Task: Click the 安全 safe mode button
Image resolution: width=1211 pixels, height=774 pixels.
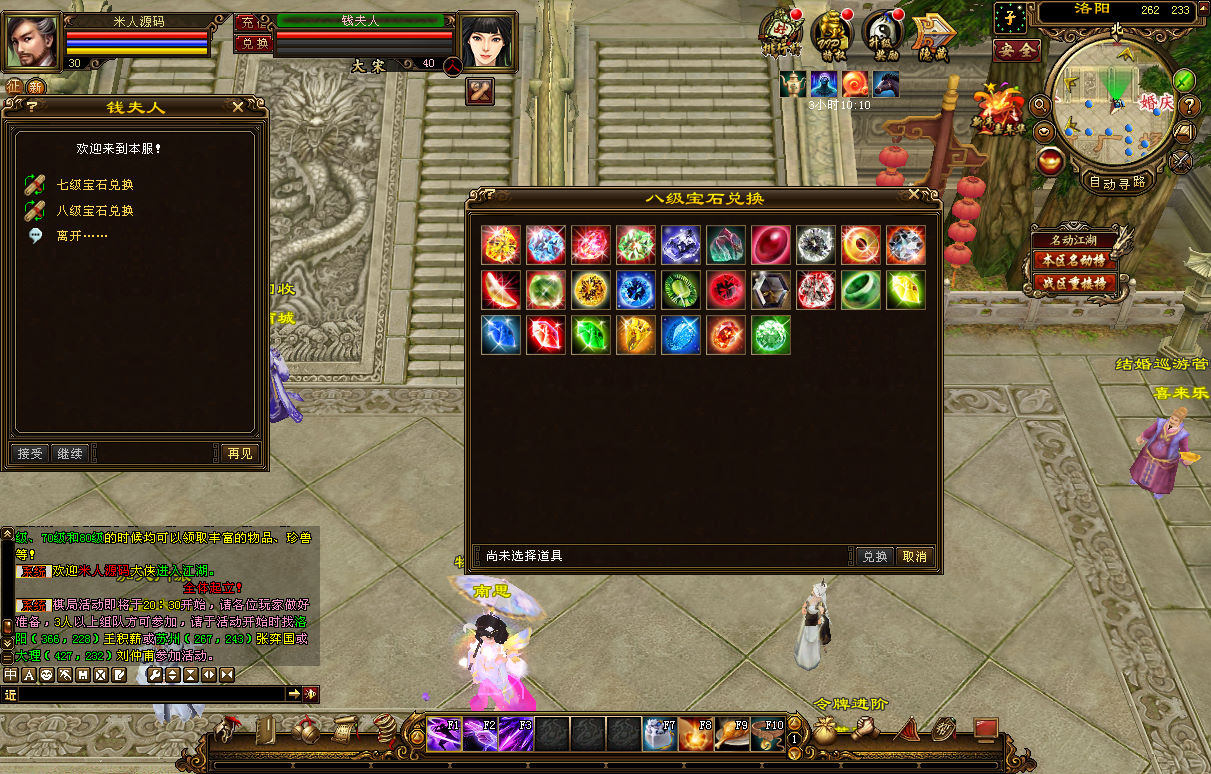Action: (x=1016, y=50)
